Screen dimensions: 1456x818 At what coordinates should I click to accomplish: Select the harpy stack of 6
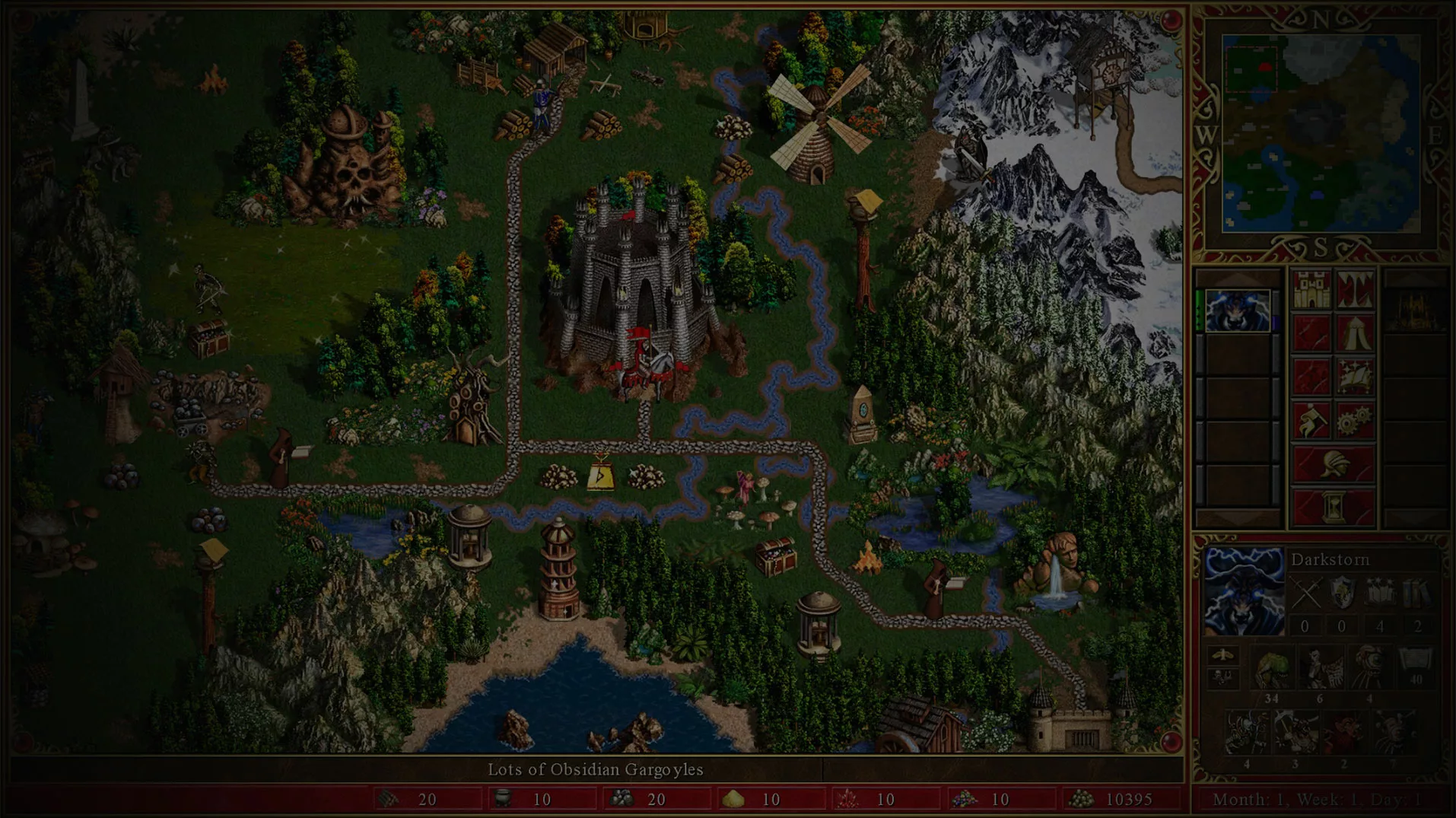pyautogui.click(x=1320, y=673)
